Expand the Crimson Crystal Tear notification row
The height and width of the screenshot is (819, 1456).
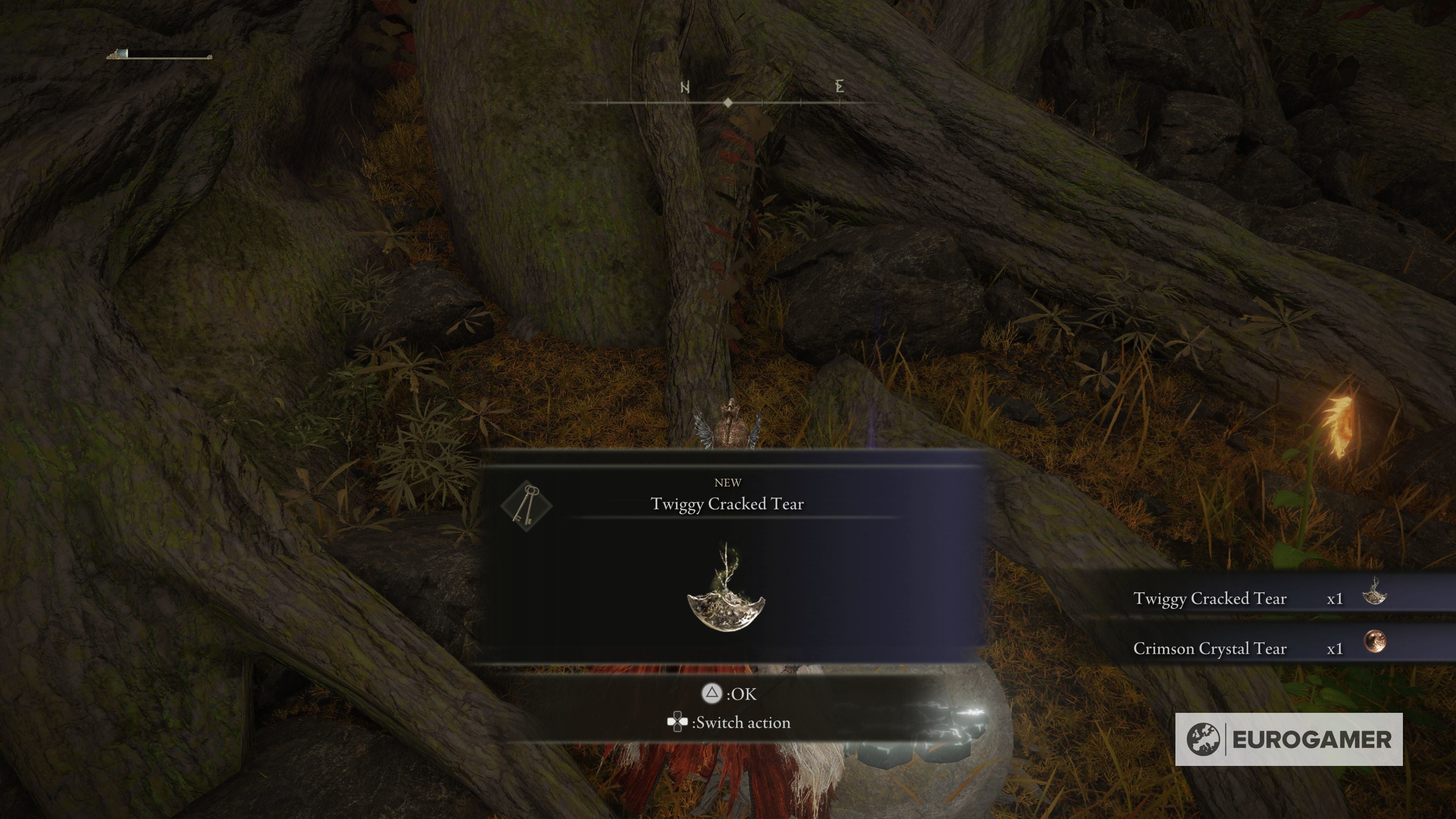point(1211,649)
